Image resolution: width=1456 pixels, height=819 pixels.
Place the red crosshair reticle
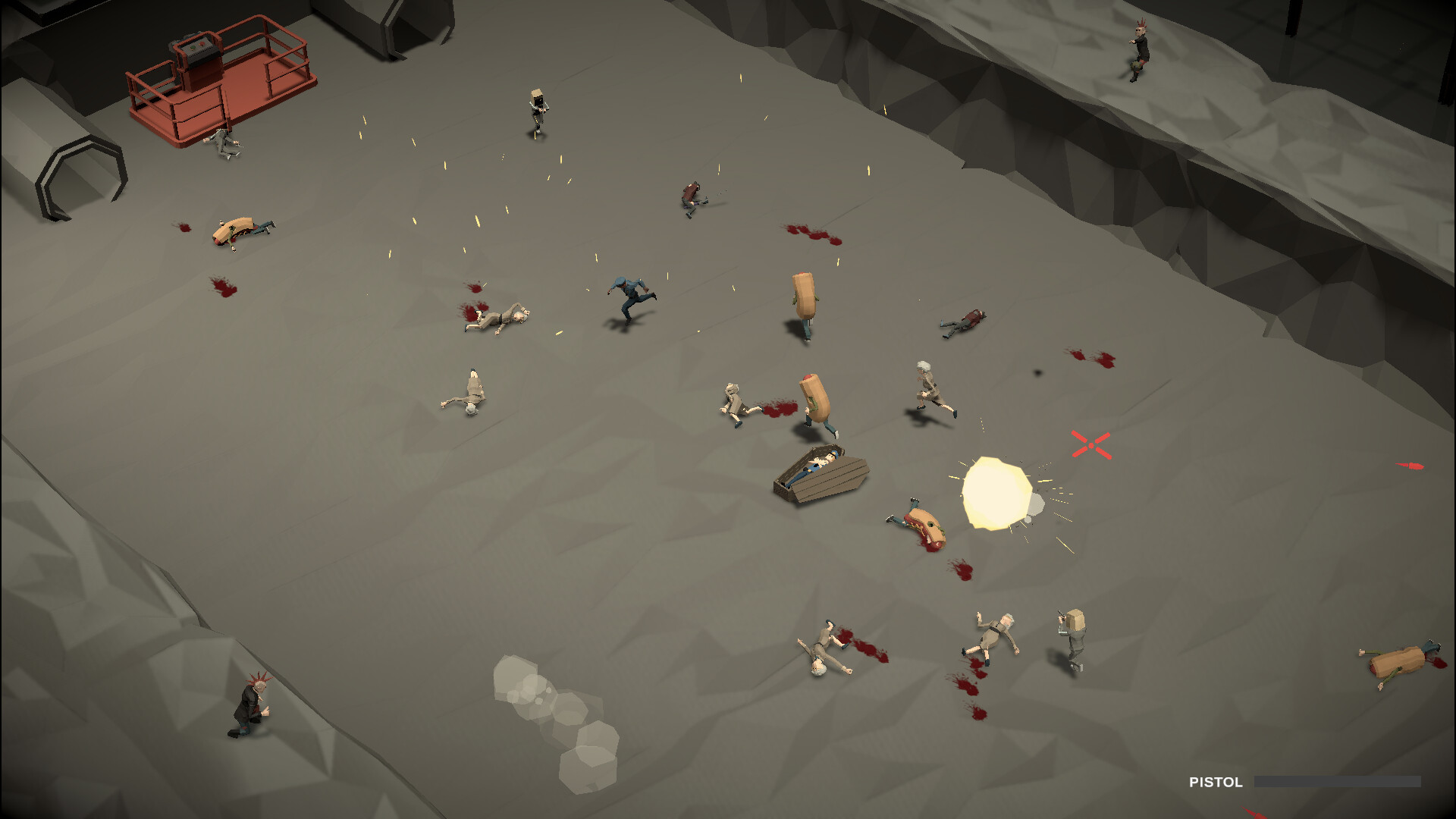tap(1090, 446)
